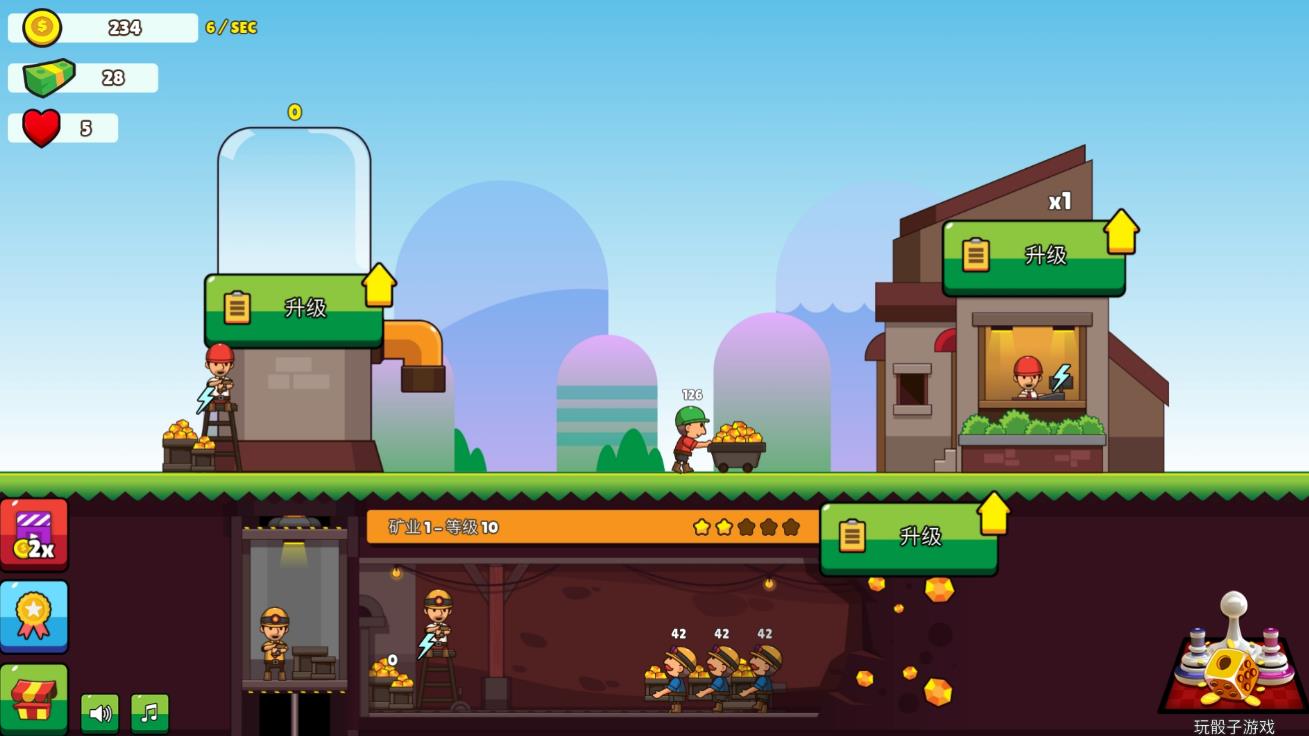
Task: Open the treasure chest shop
Action: 34,699
